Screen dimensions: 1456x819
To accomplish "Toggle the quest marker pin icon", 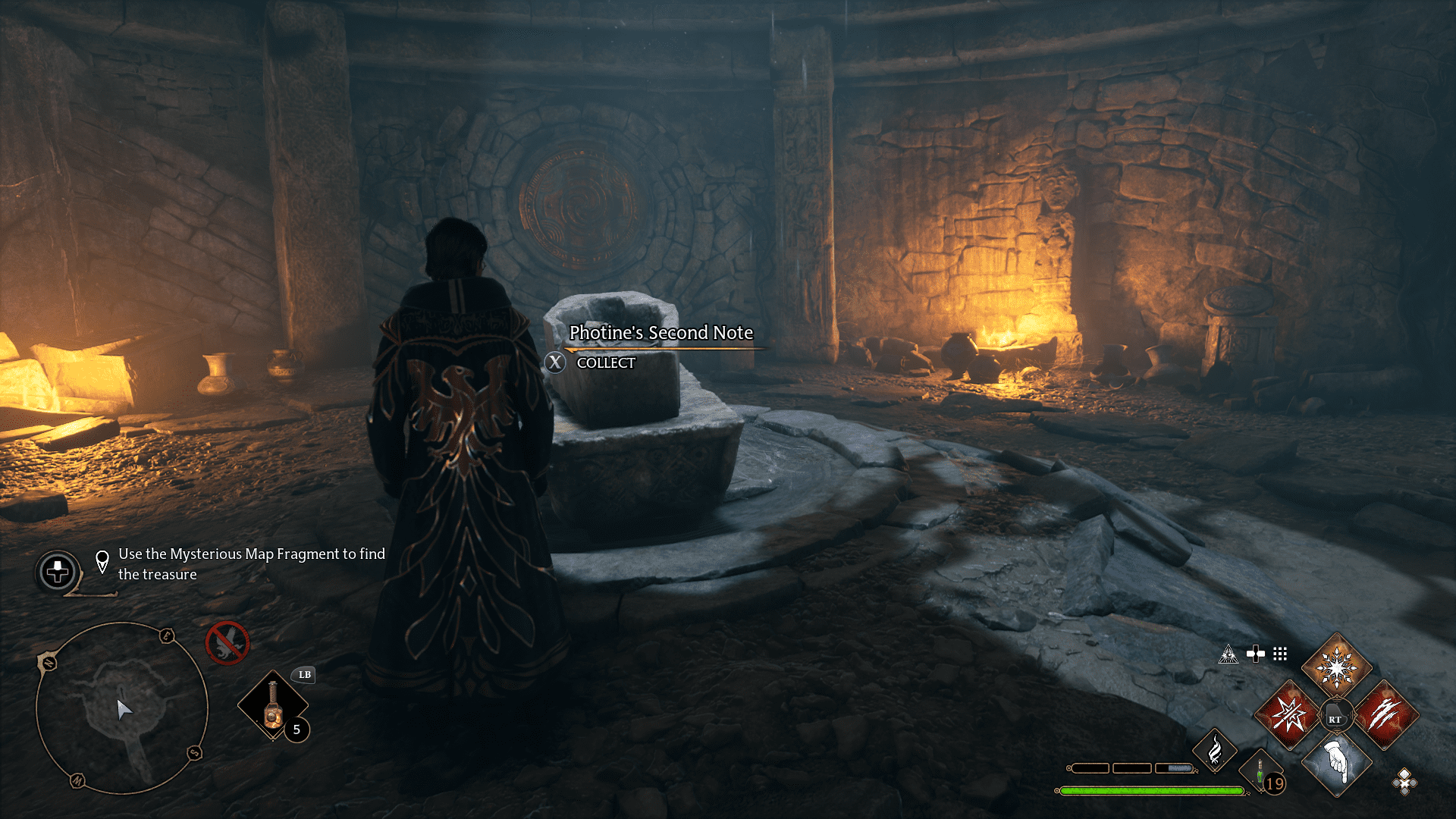I will click(x=102, y=563).
